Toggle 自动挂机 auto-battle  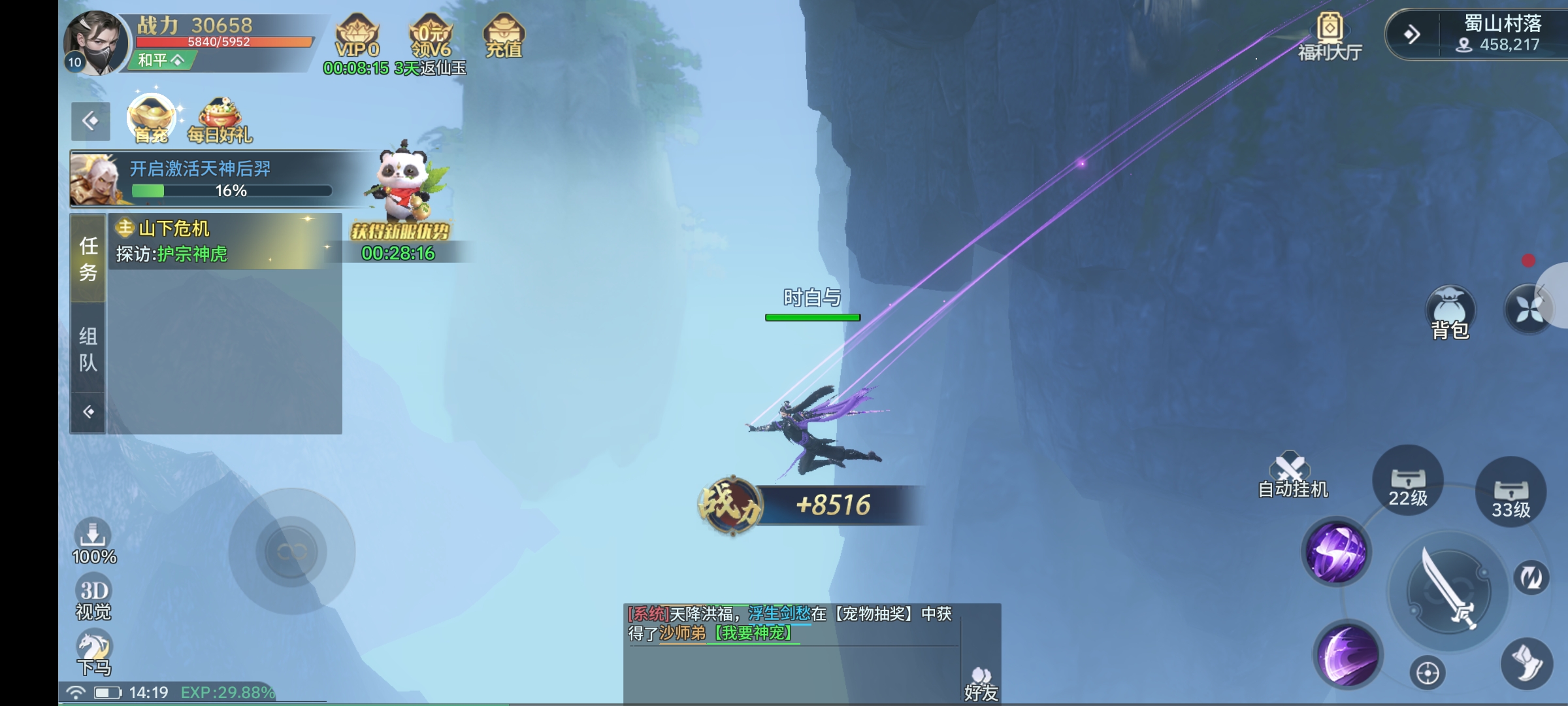(1292, 476)
